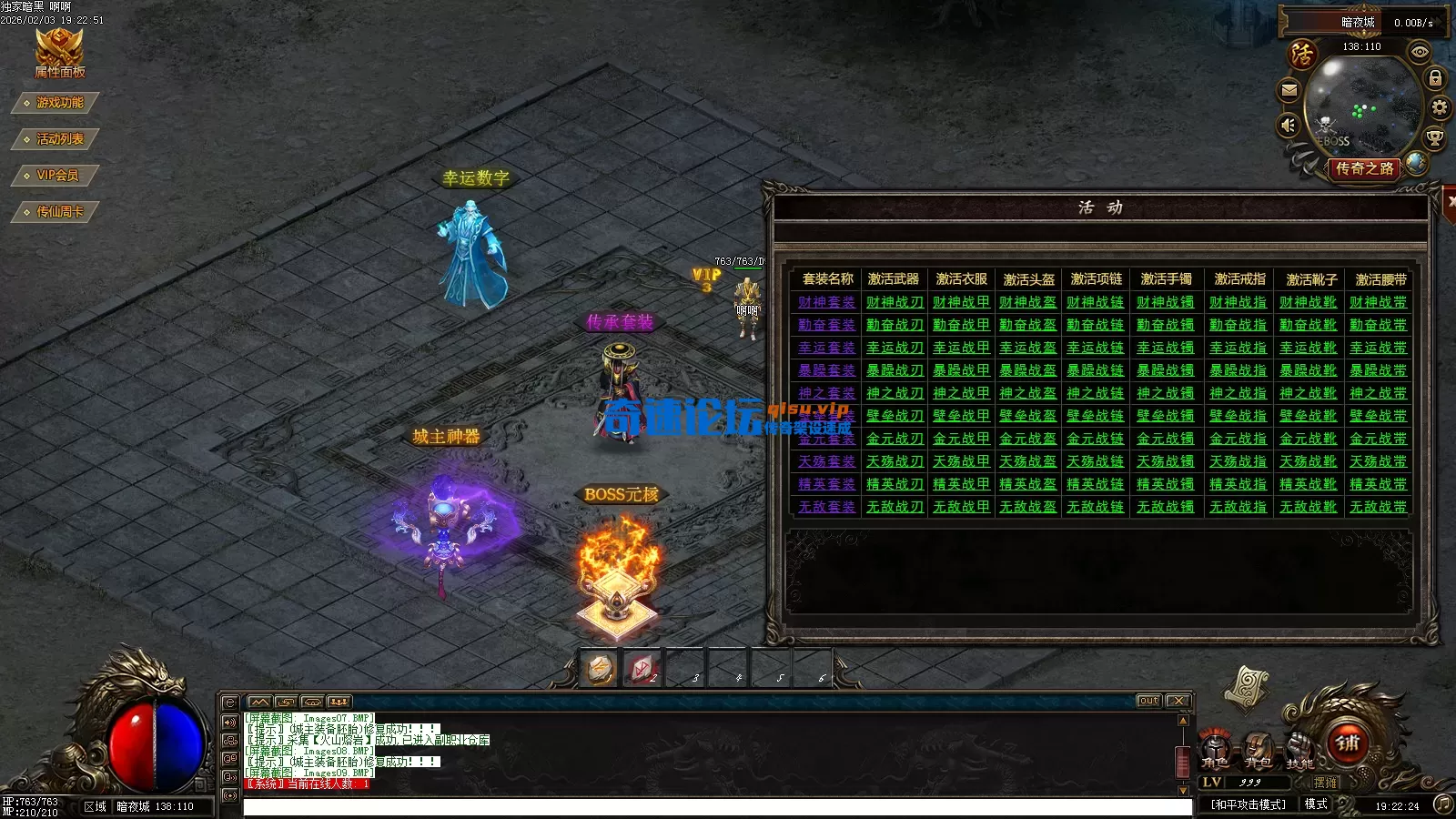Click the chat text input field
The width and height of the screenshot is (1456, 819).
[717, 807]
